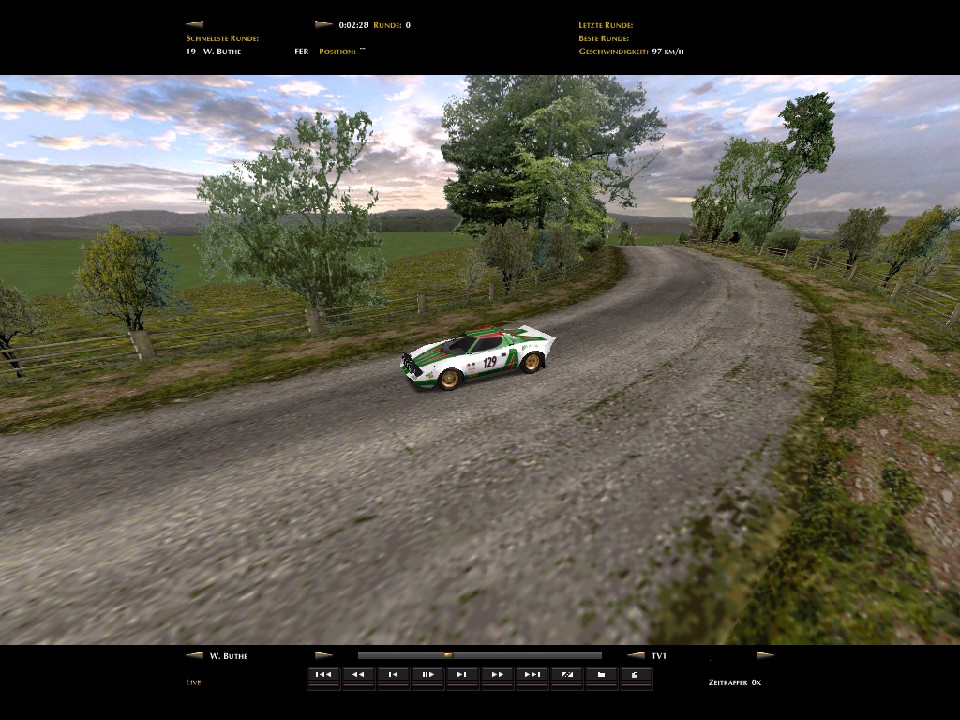Fast-forward the replay

[x=497, y=675]
